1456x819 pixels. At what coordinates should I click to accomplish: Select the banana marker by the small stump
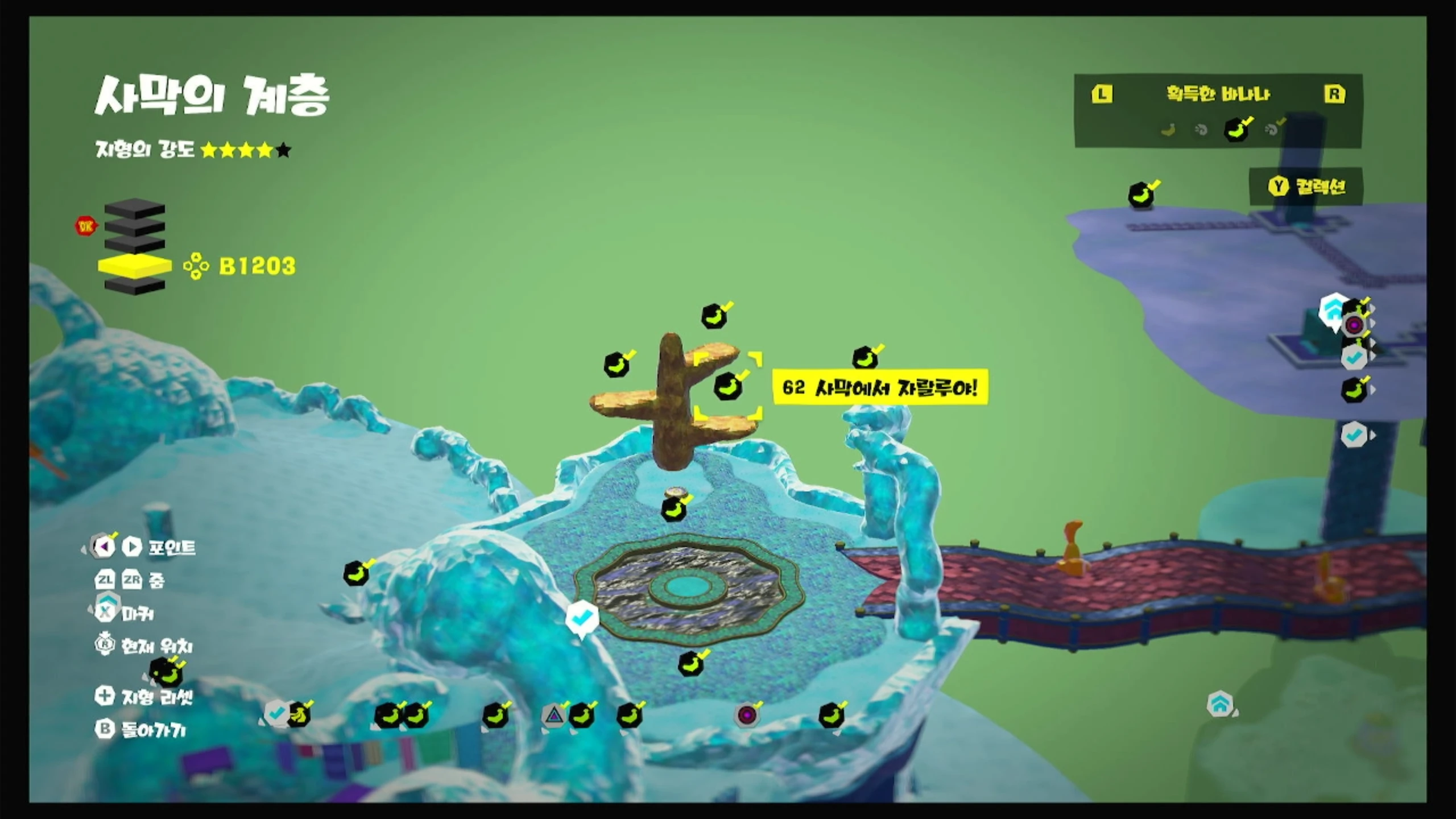click(674, 509)
